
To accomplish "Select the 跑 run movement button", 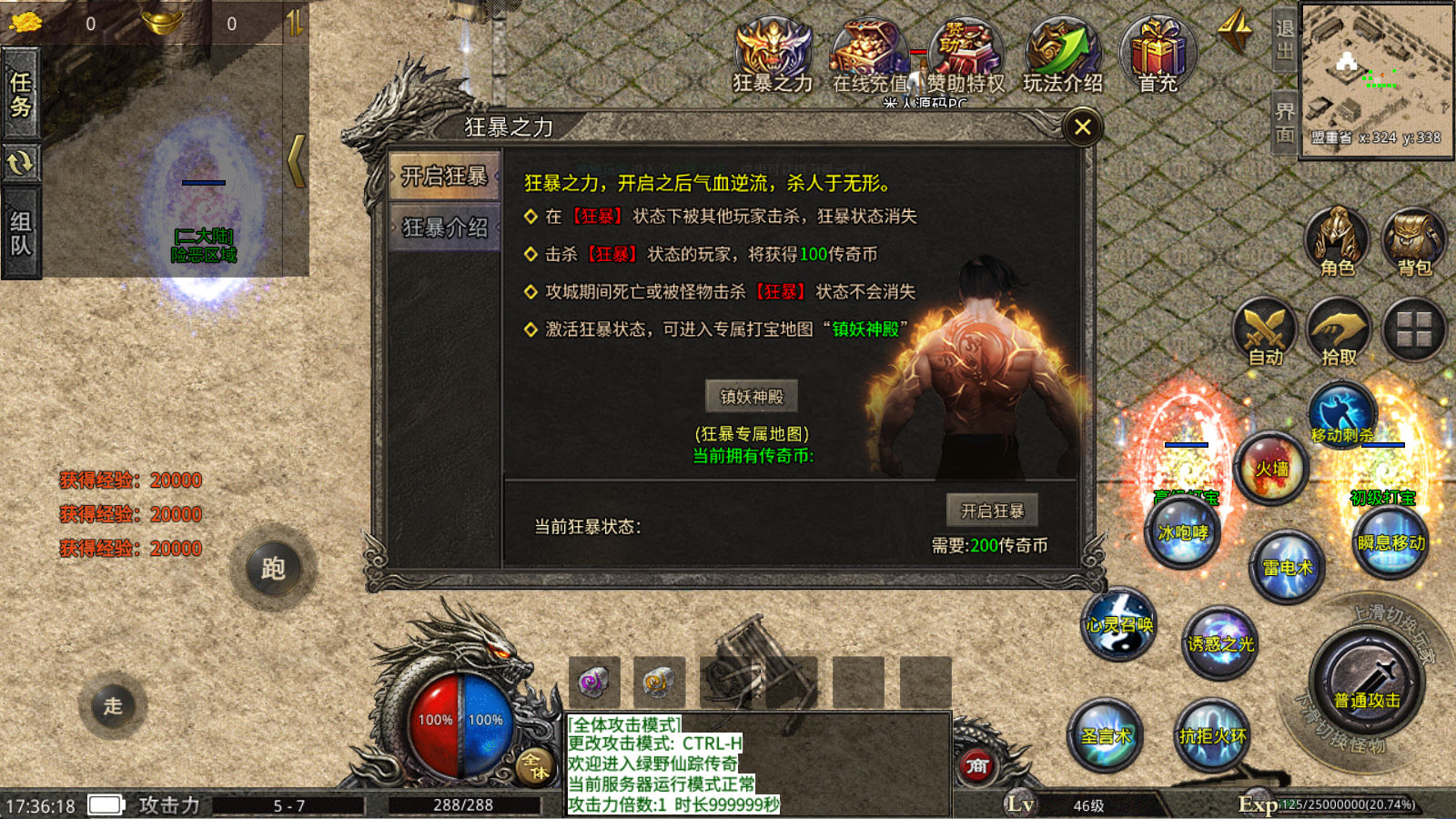I will pos(273,569).
